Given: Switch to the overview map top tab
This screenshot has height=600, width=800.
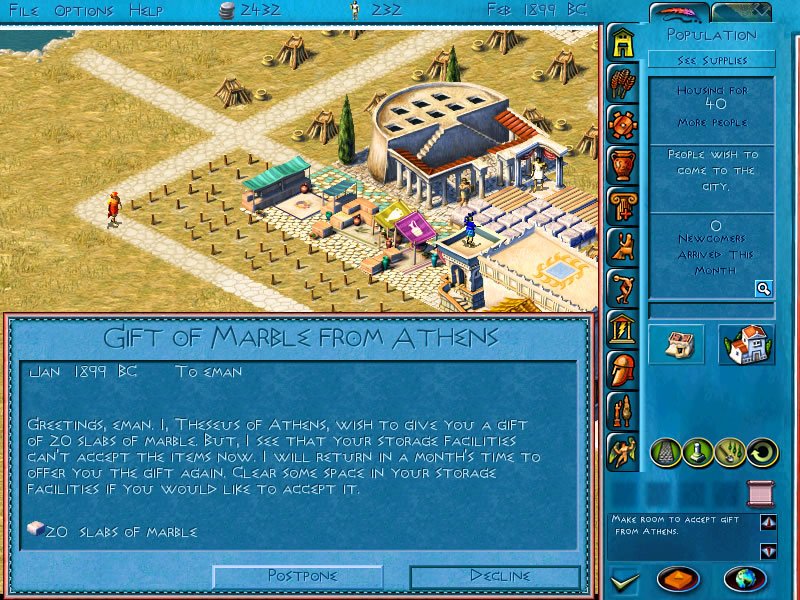Looking at the screenshot, I should (x=742, y=12).
